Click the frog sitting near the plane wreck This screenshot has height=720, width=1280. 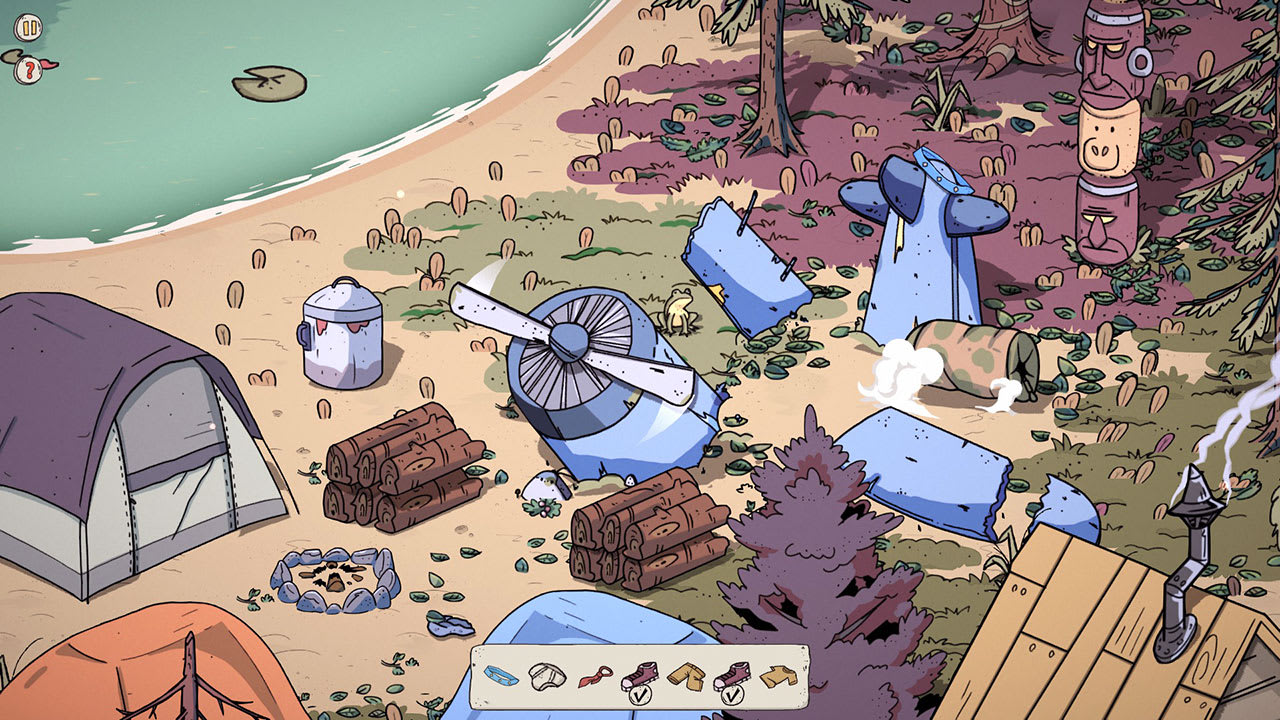pos(680,309)
